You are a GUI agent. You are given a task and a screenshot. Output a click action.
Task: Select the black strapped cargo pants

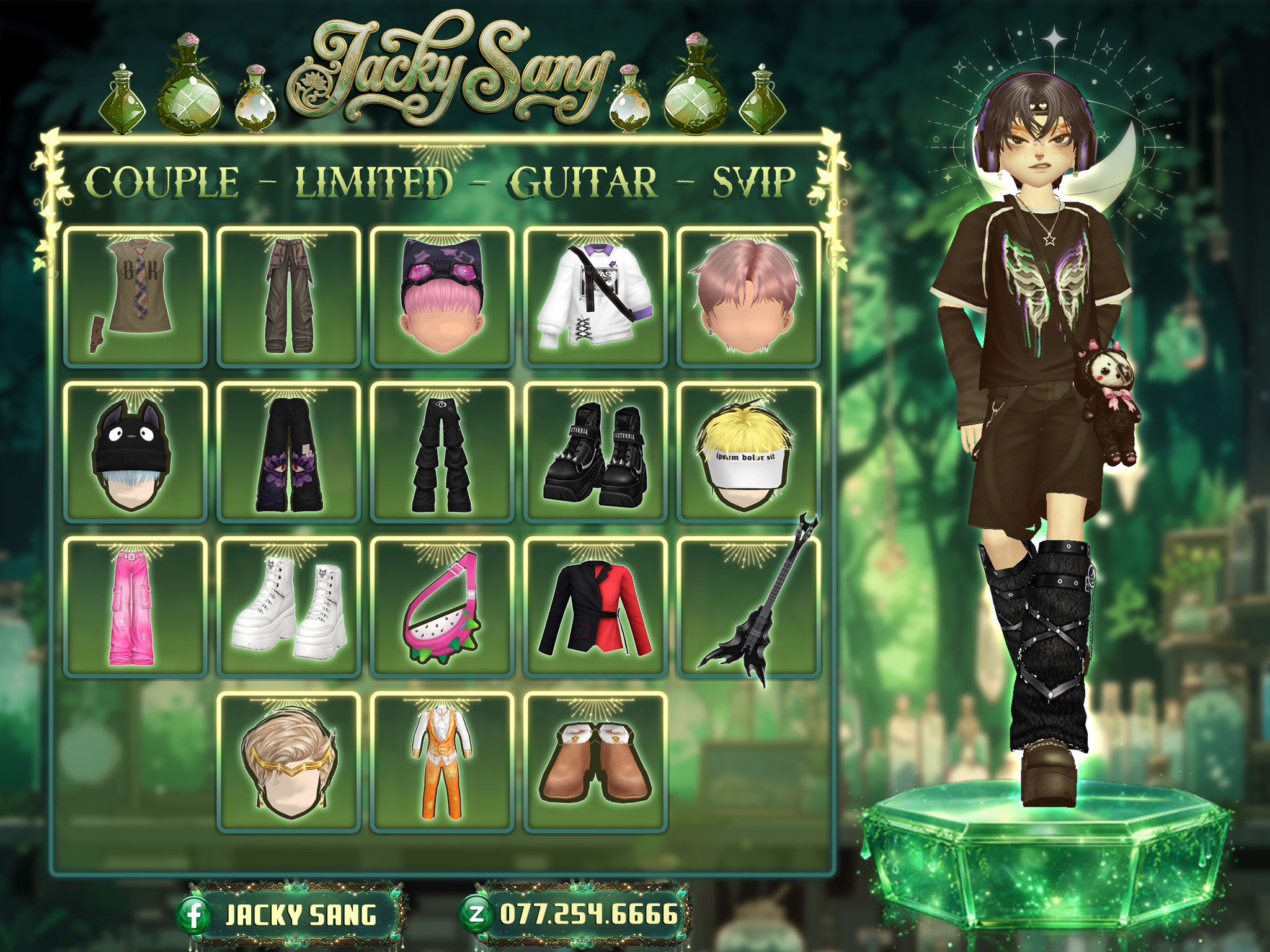(442, 452)
